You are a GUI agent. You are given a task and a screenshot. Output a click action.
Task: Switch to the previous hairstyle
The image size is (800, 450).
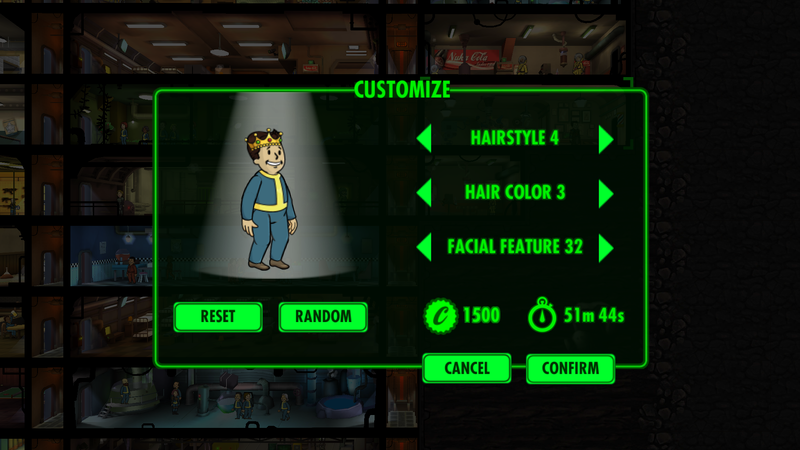click(x=425, y=138)
